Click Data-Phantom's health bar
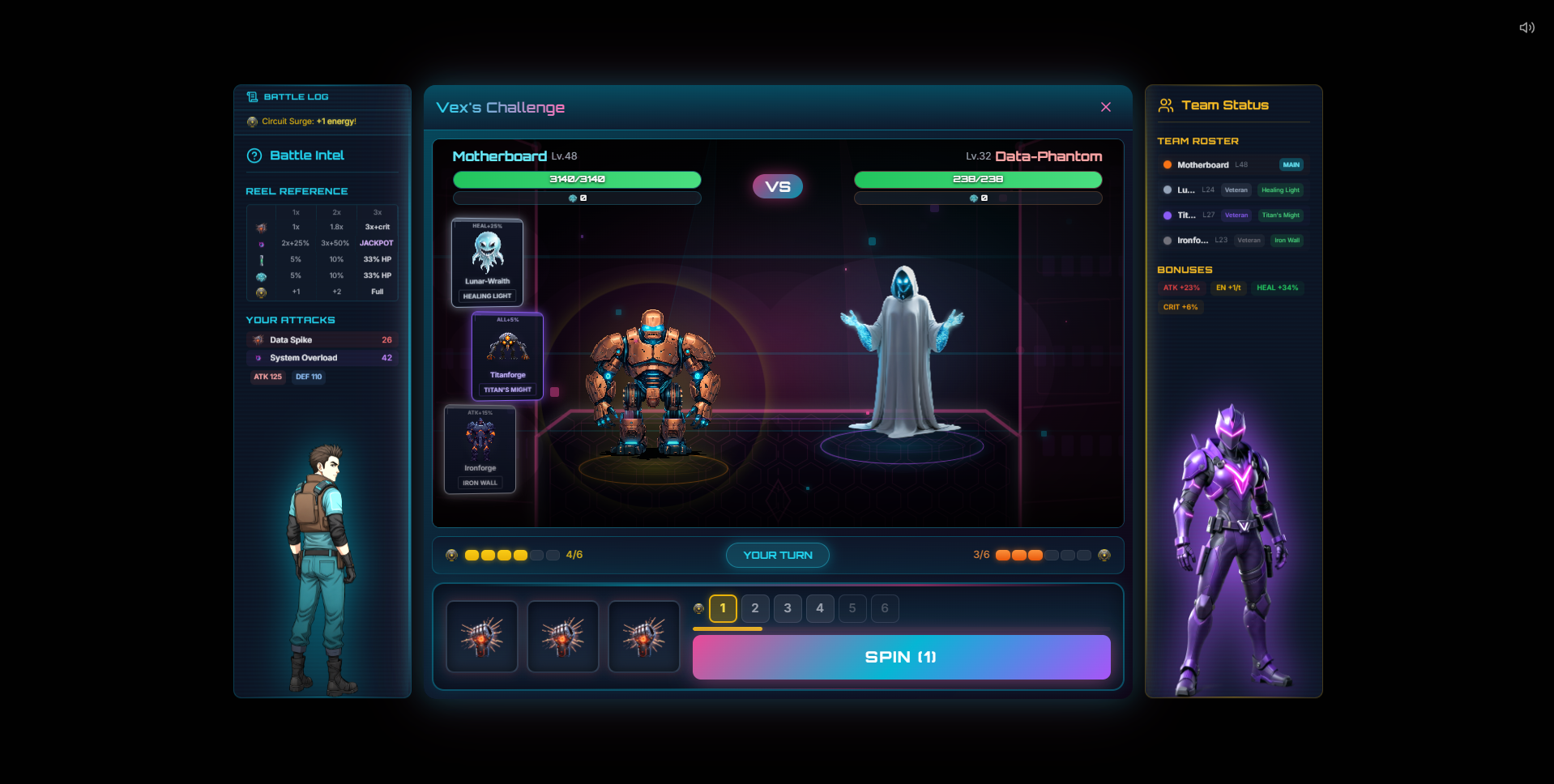Viewport: 1554px width, 784px height. pyautogui.click(x=976, y=180)
